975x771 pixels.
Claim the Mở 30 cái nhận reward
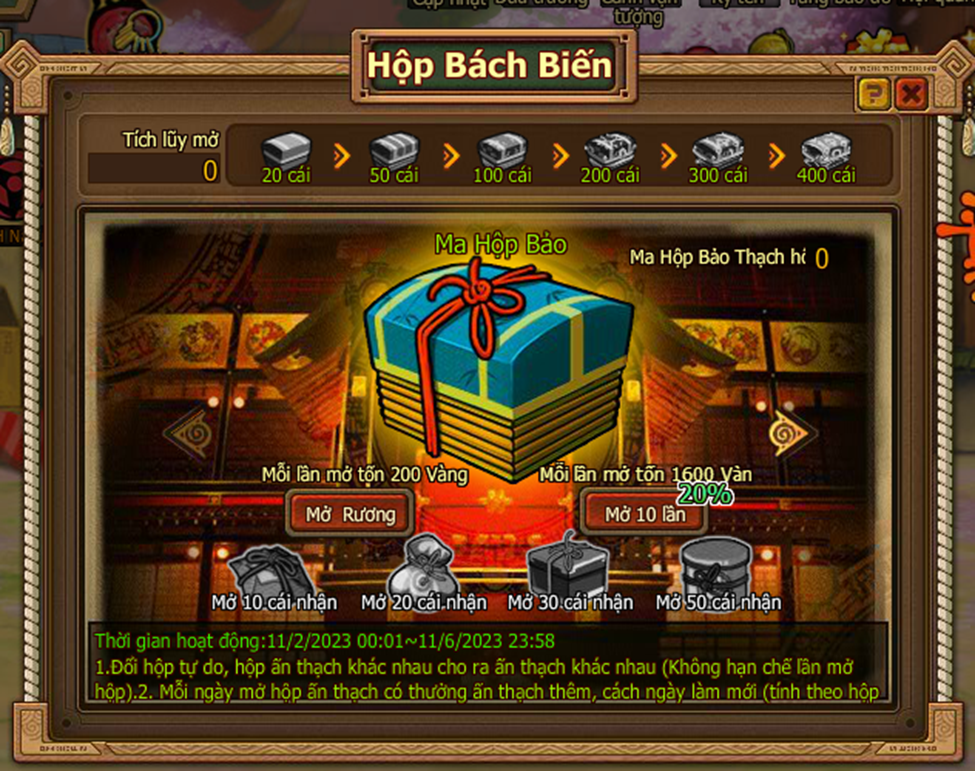click(570, 567)
